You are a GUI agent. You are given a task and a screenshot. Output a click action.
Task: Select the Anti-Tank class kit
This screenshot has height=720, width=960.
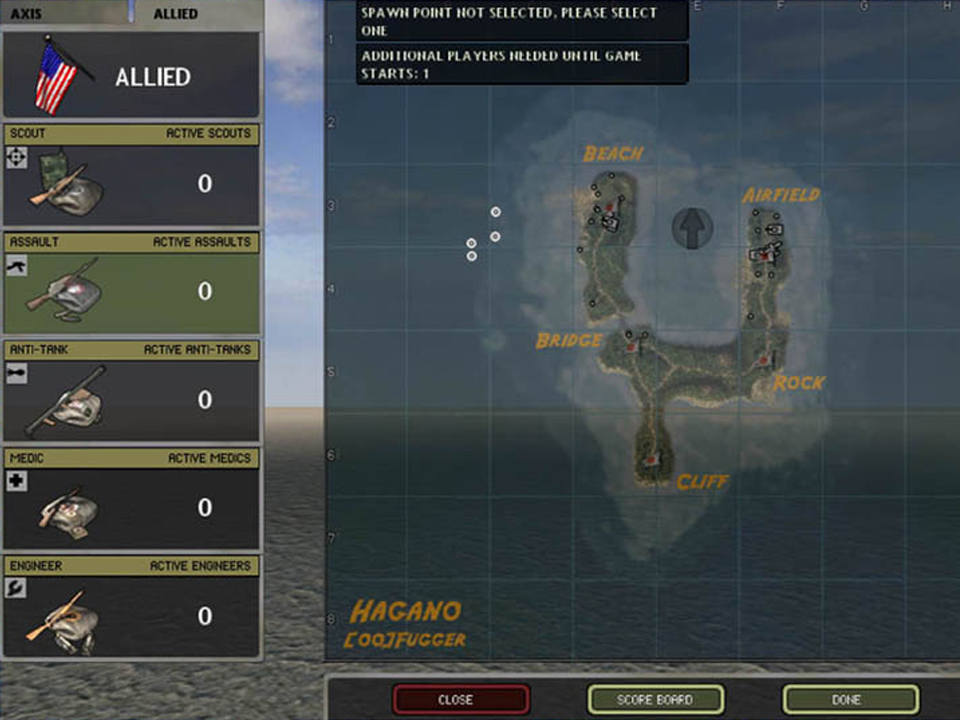(x=131, y=391)
